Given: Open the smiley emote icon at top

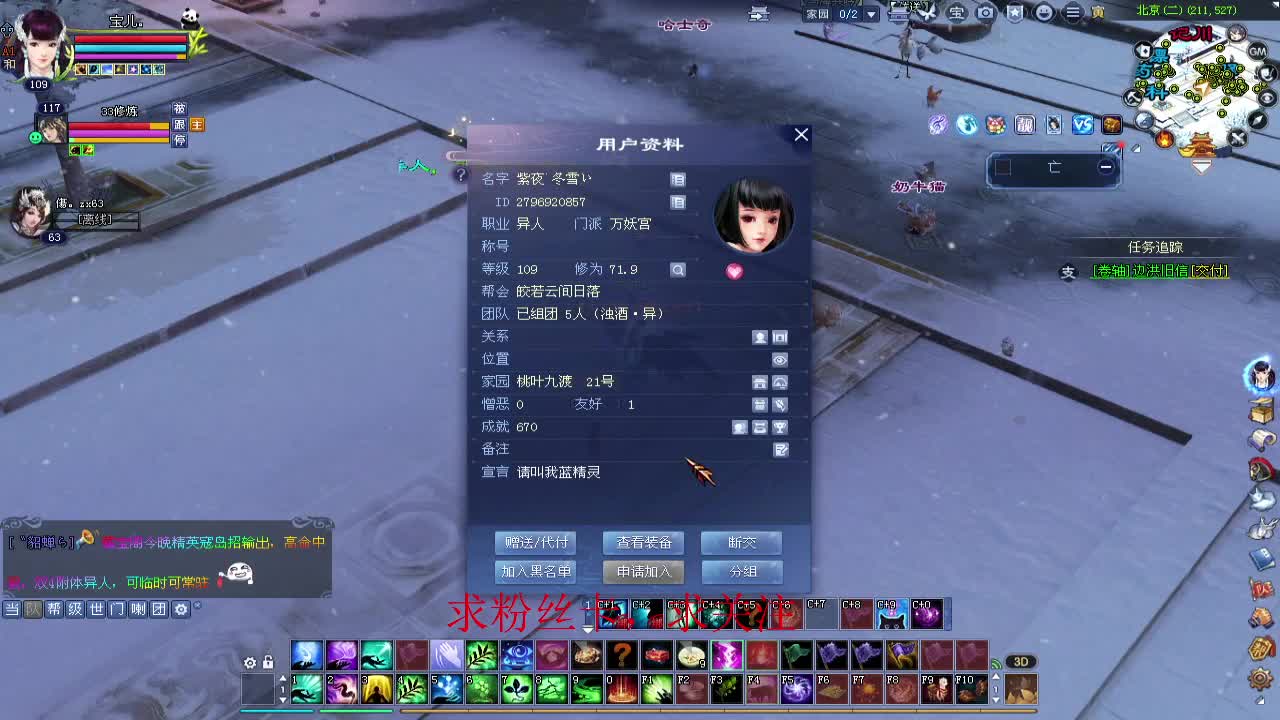Looking at the screenshot, I should click(x=1043, y=13).
